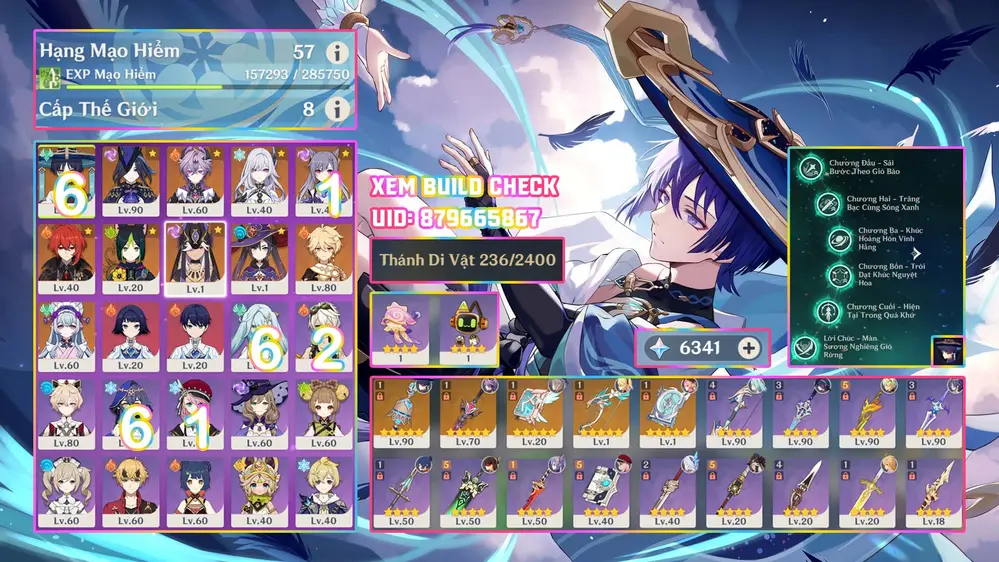This screenshot has width=999, height=562.
Task: Select Diluc's character portrait
Action: (x=67, y=258)
